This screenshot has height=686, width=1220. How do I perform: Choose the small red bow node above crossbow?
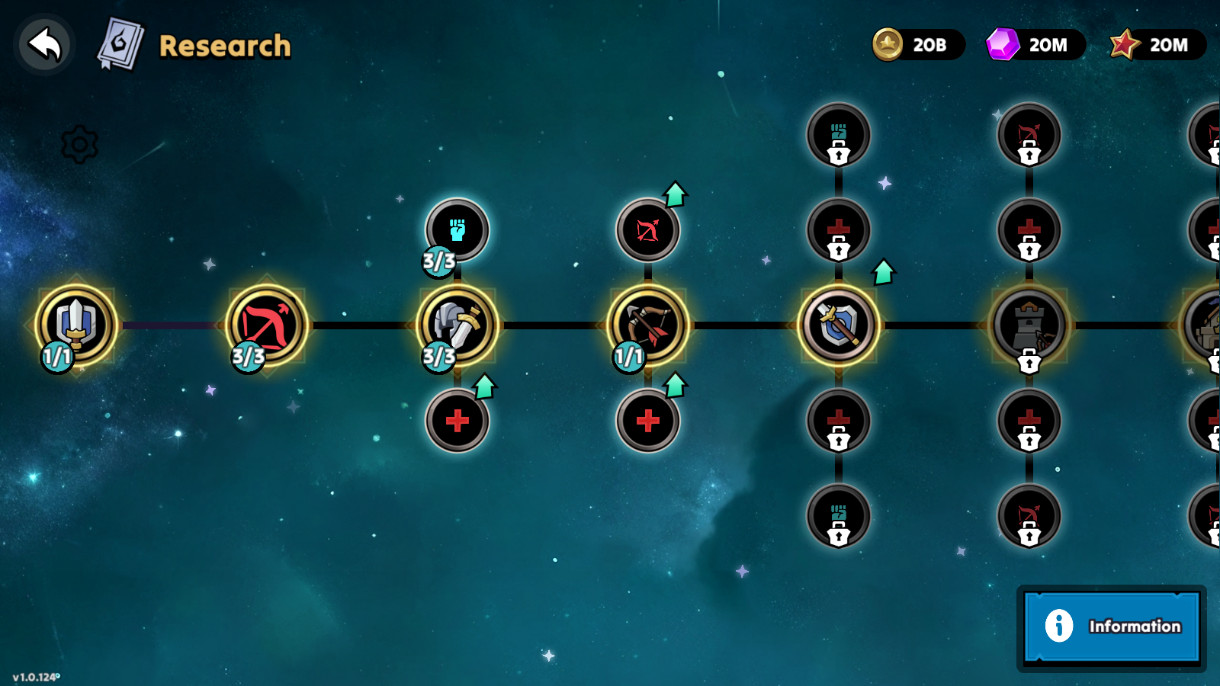648,230
